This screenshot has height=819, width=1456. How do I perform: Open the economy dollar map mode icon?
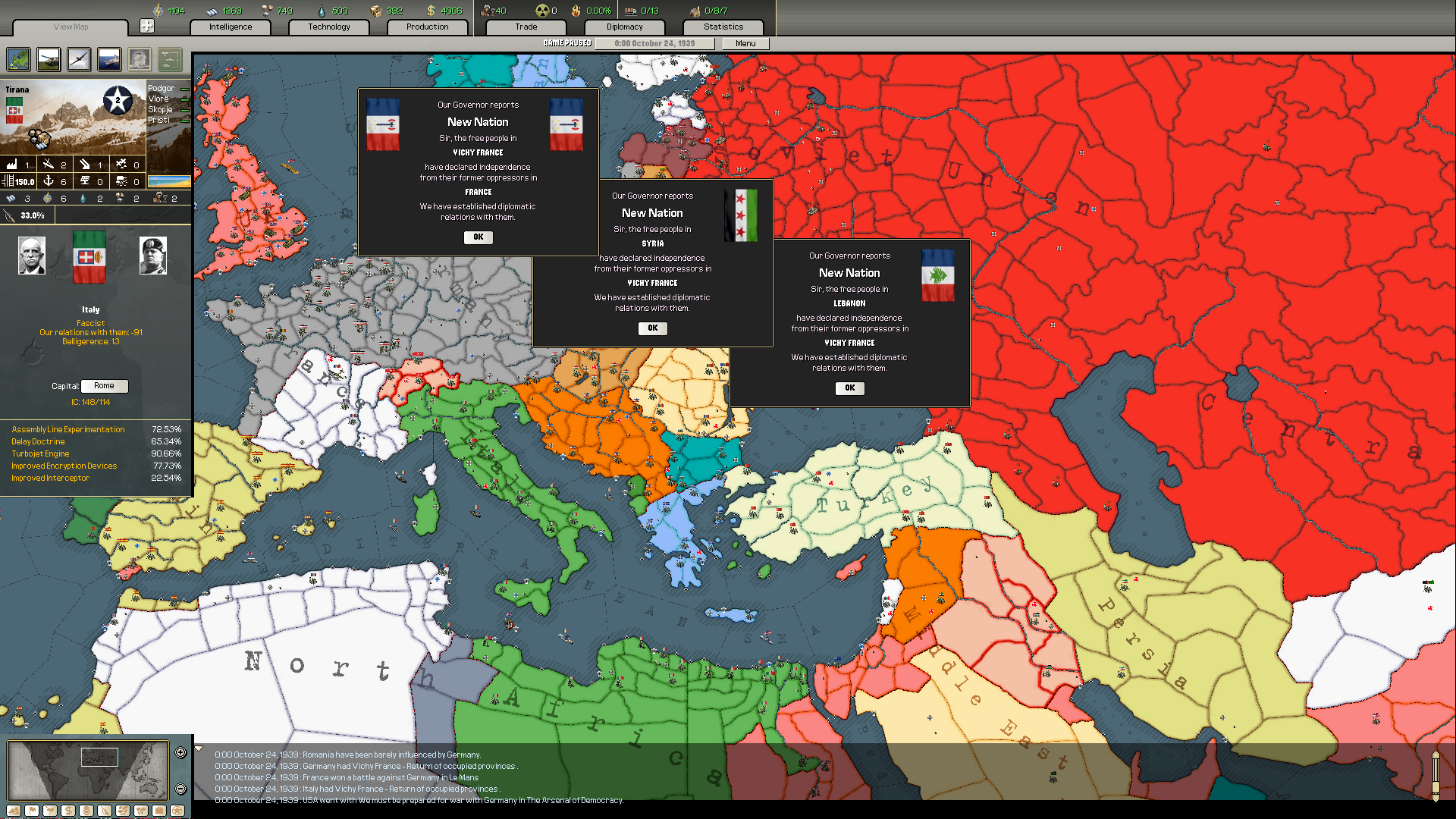pos(67,810)
